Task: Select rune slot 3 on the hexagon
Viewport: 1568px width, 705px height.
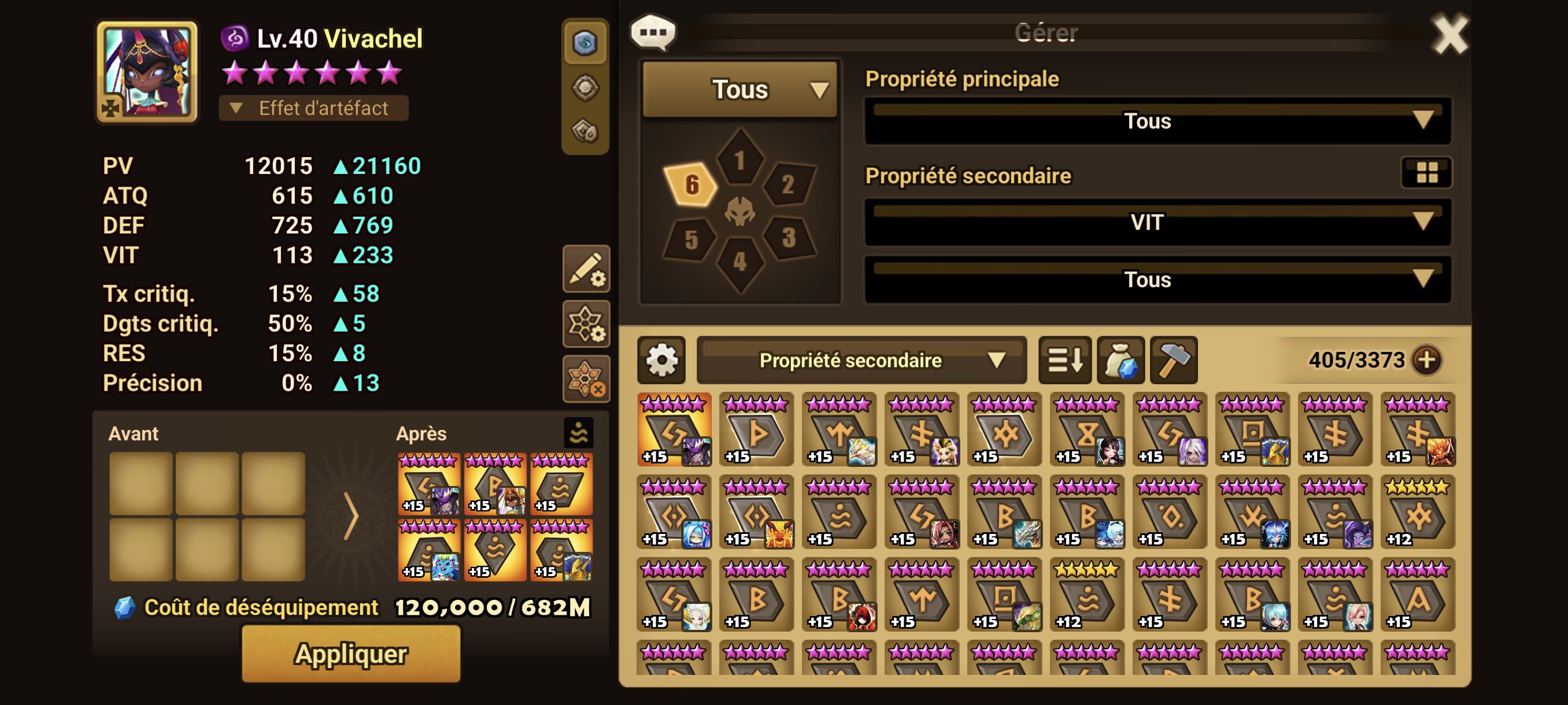Action: 788,238
